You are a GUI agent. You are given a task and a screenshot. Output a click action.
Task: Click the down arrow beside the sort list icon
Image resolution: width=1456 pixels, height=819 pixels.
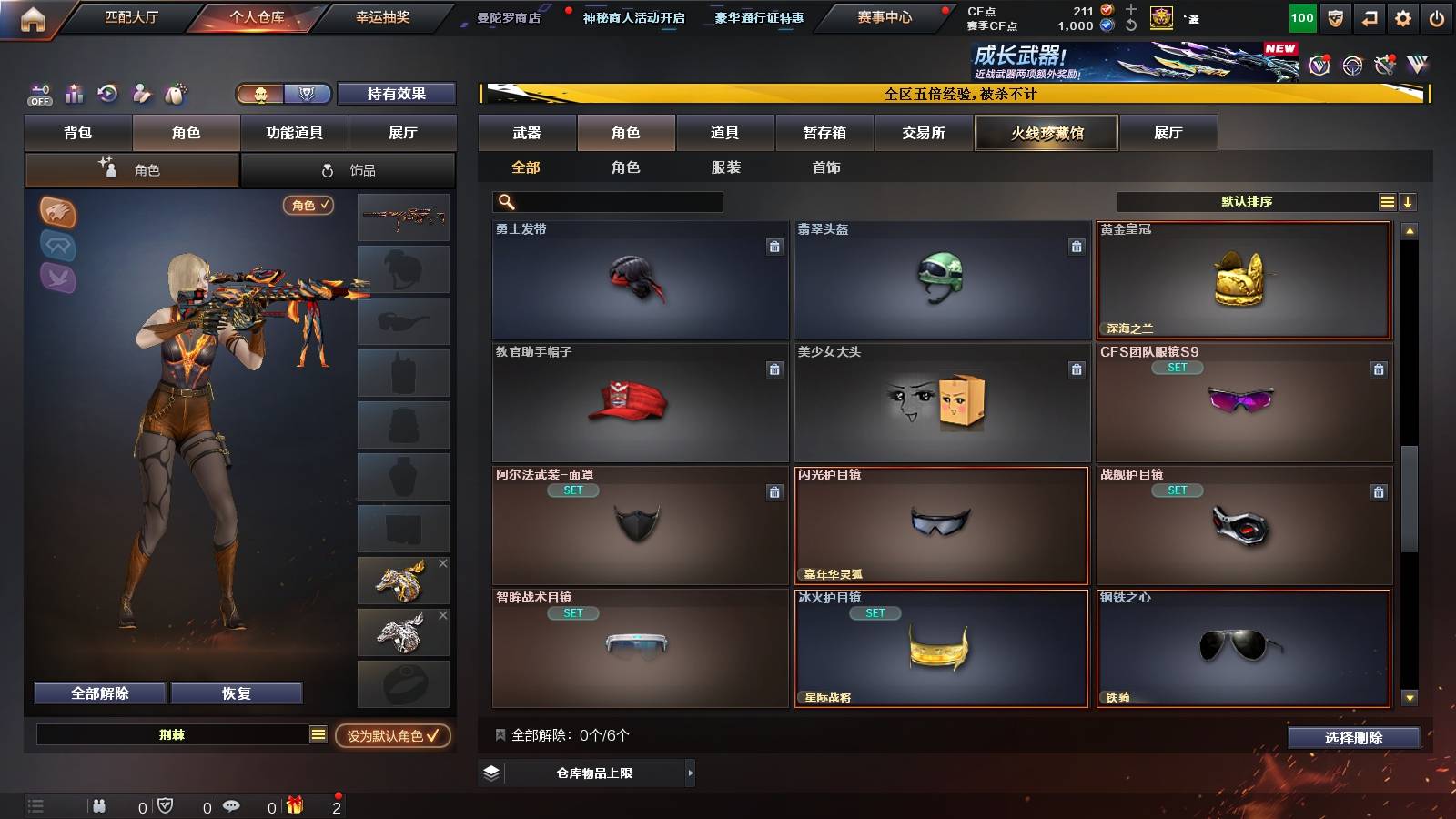(1410, 201)
